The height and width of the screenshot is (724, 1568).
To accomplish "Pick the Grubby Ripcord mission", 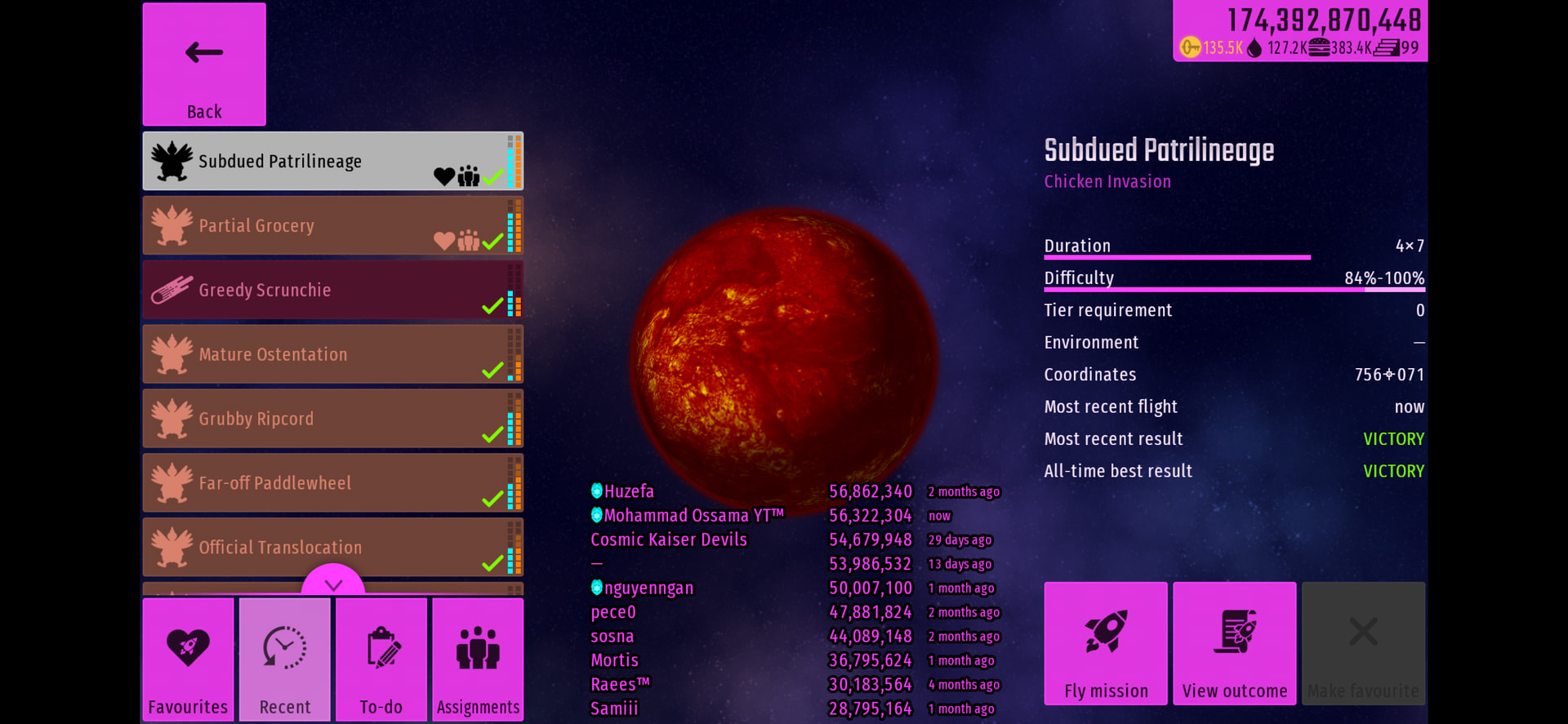I will point(332,419).
